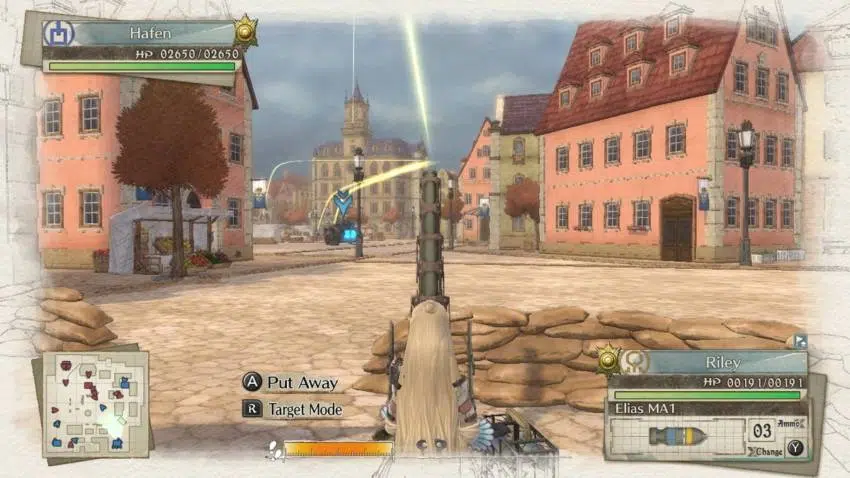This screenshot has height=478, width=850.
Task: Open the battlefield minimap
Action: (95, 404)
